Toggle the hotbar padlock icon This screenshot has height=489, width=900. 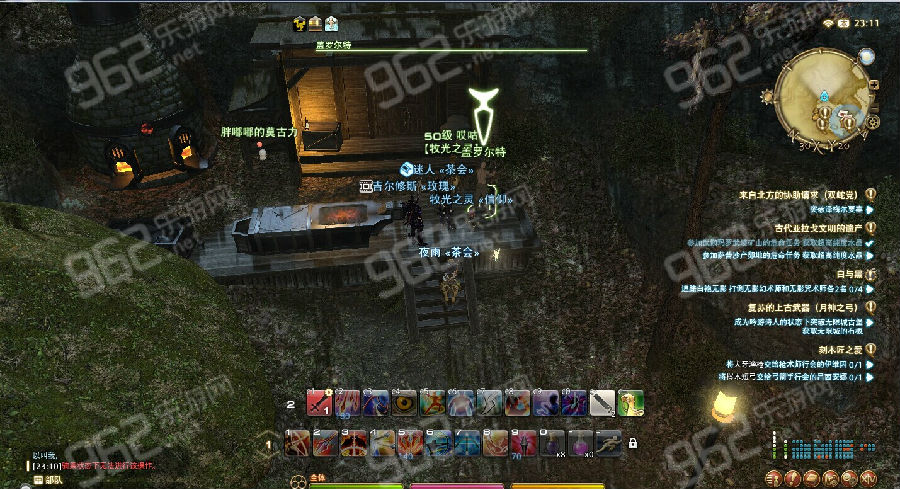[632, 442]
